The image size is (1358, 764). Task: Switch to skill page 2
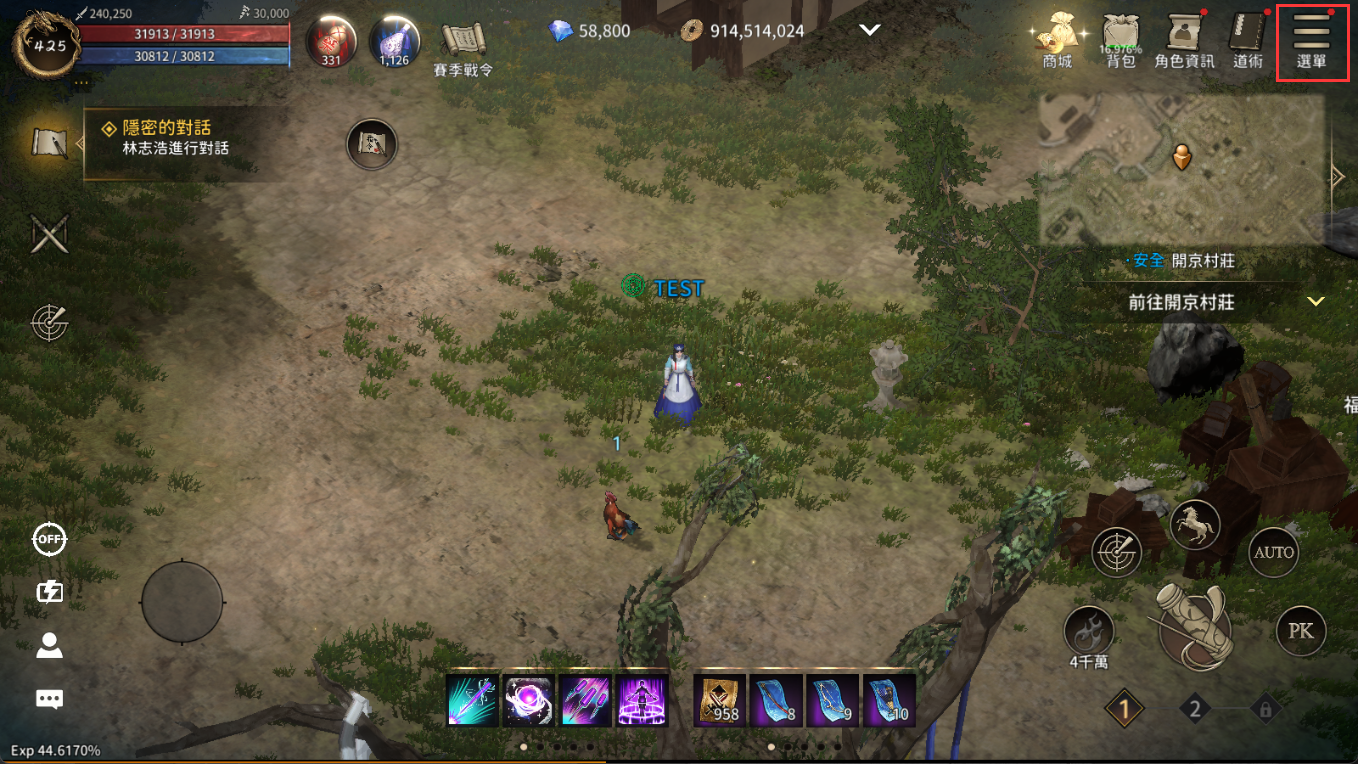tap(1194, 710)
